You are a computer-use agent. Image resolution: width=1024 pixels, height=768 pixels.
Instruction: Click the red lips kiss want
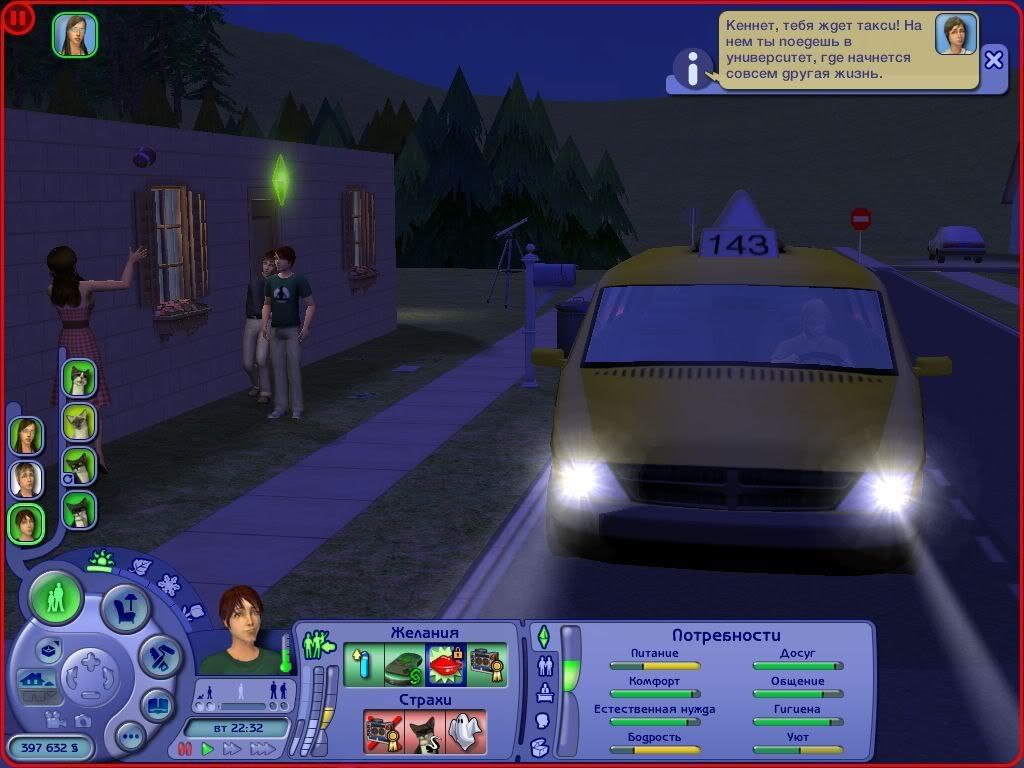445,665
